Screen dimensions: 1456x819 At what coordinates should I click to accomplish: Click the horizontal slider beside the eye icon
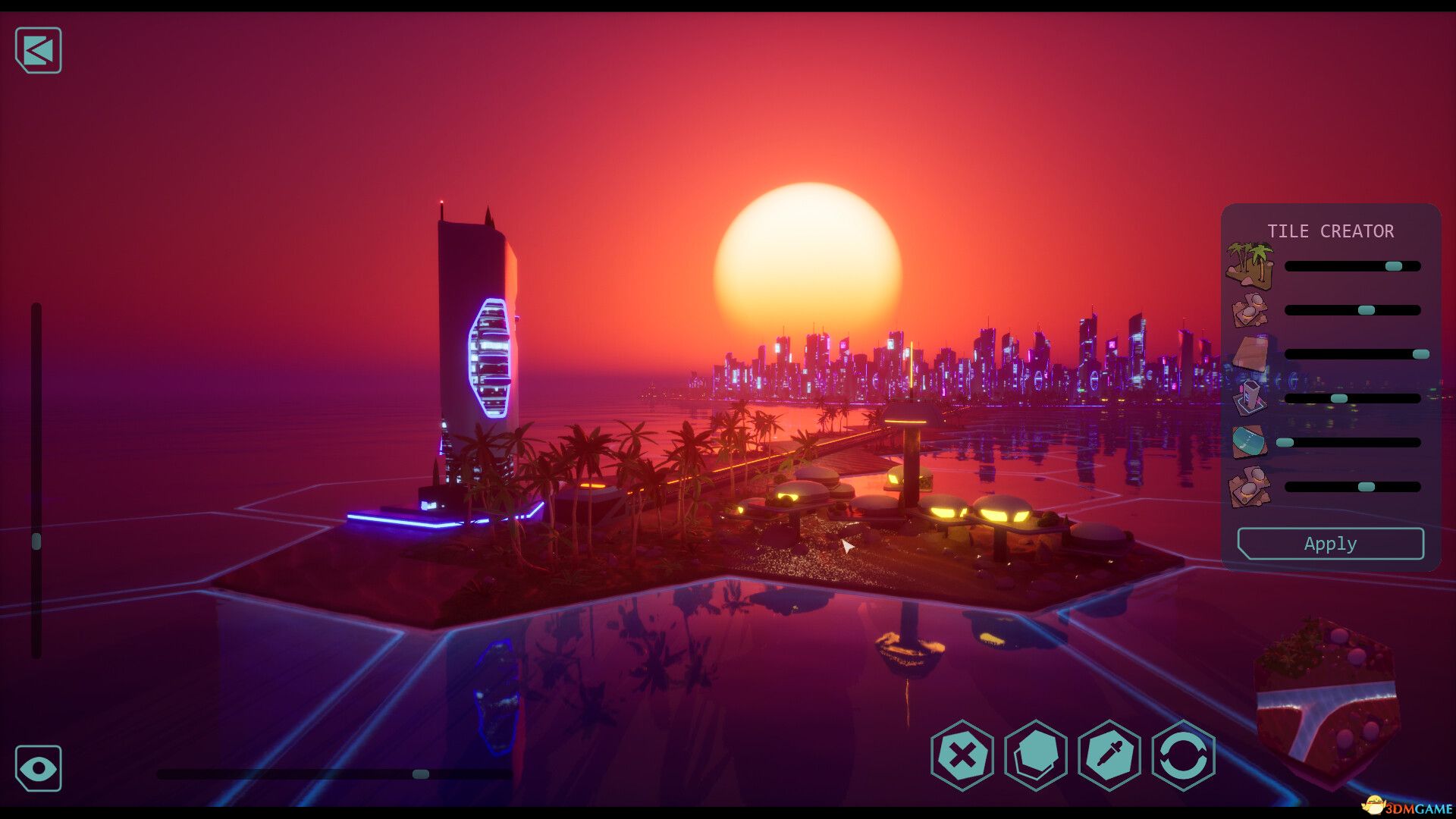(x=421, y=774)
